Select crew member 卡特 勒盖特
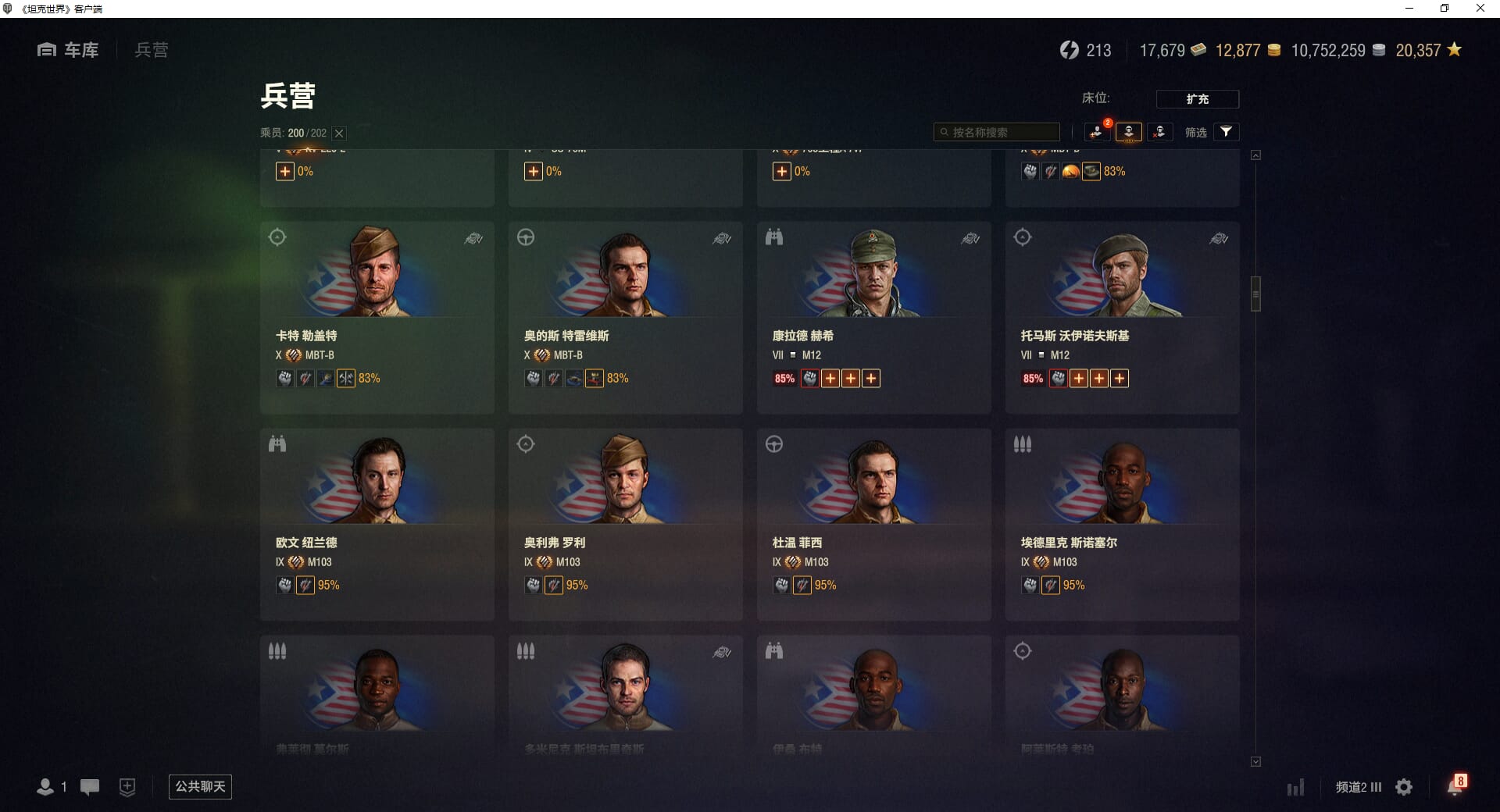This screenshot has width=1500, height=812. (377, 317)
